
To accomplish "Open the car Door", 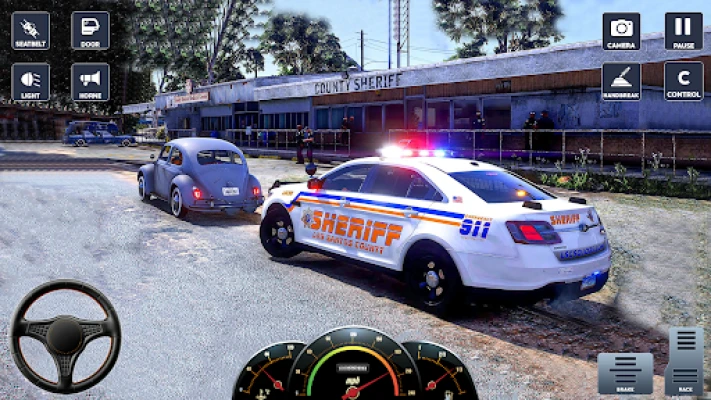I will pyautogui.click(x=90, y=31).
